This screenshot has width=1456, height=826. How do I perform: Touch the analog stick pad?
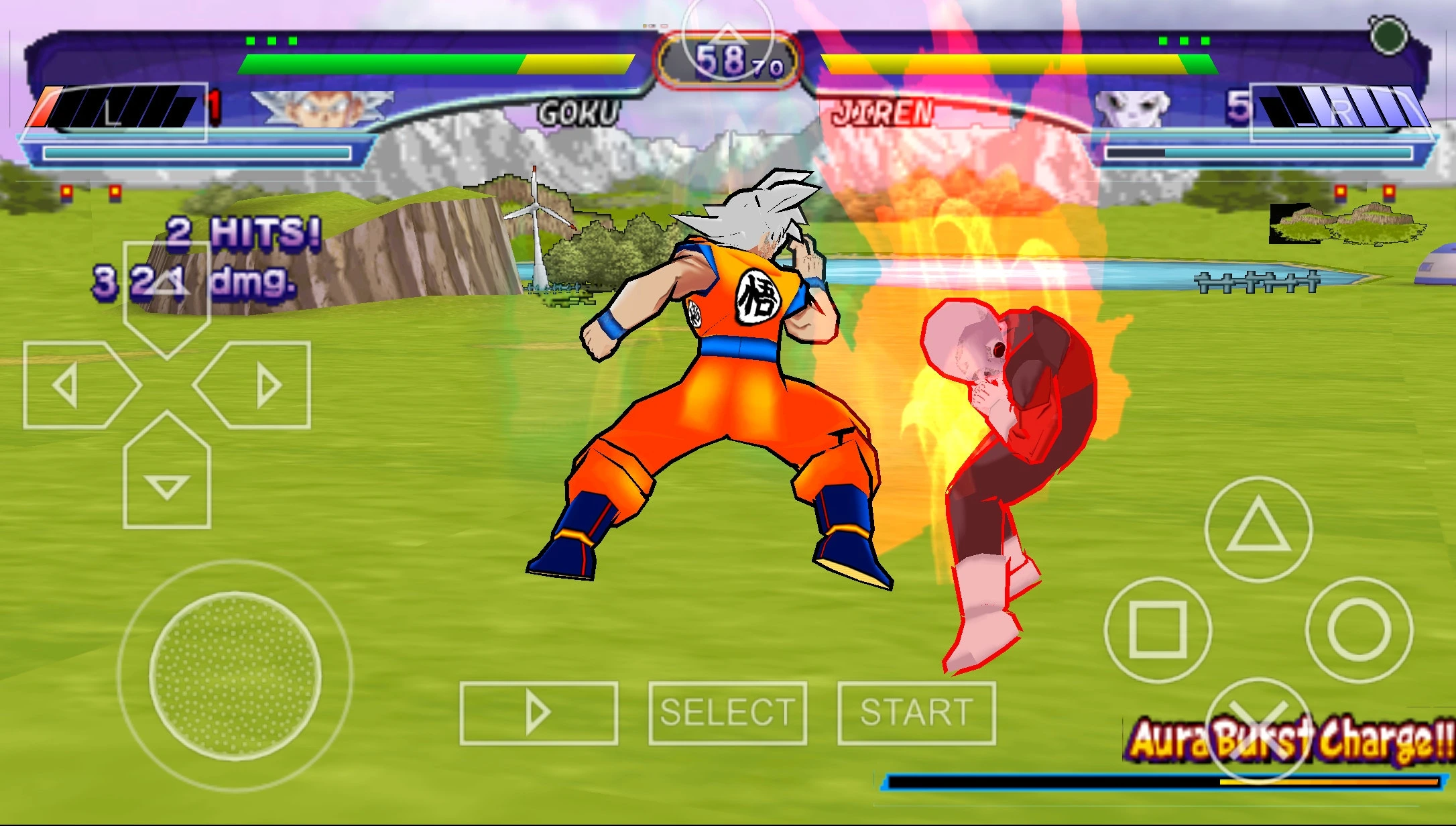pyautogui.click(x=235, y=676)
